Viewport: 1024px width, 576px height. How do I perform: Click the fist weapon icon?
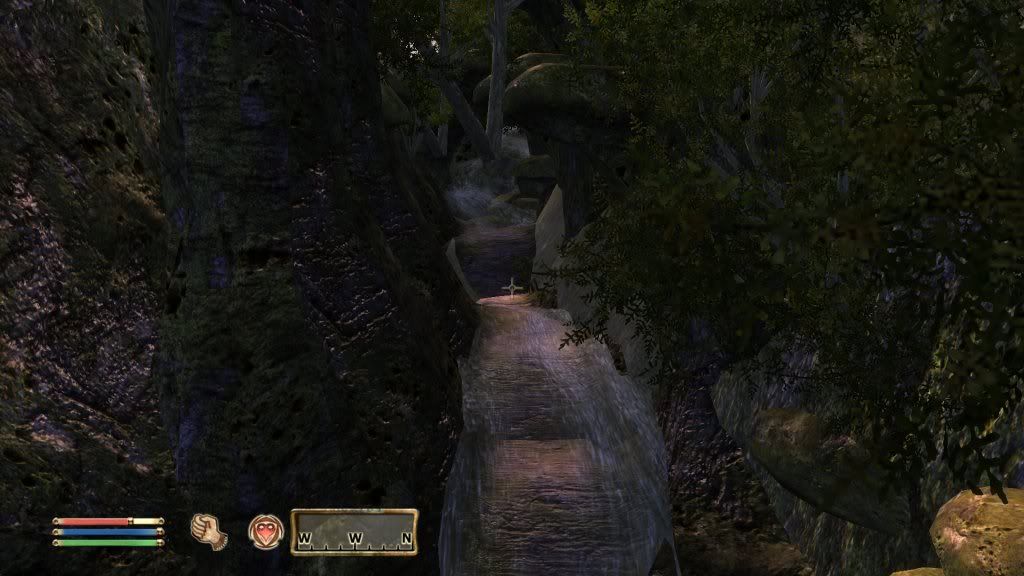[x=208, y=530]
